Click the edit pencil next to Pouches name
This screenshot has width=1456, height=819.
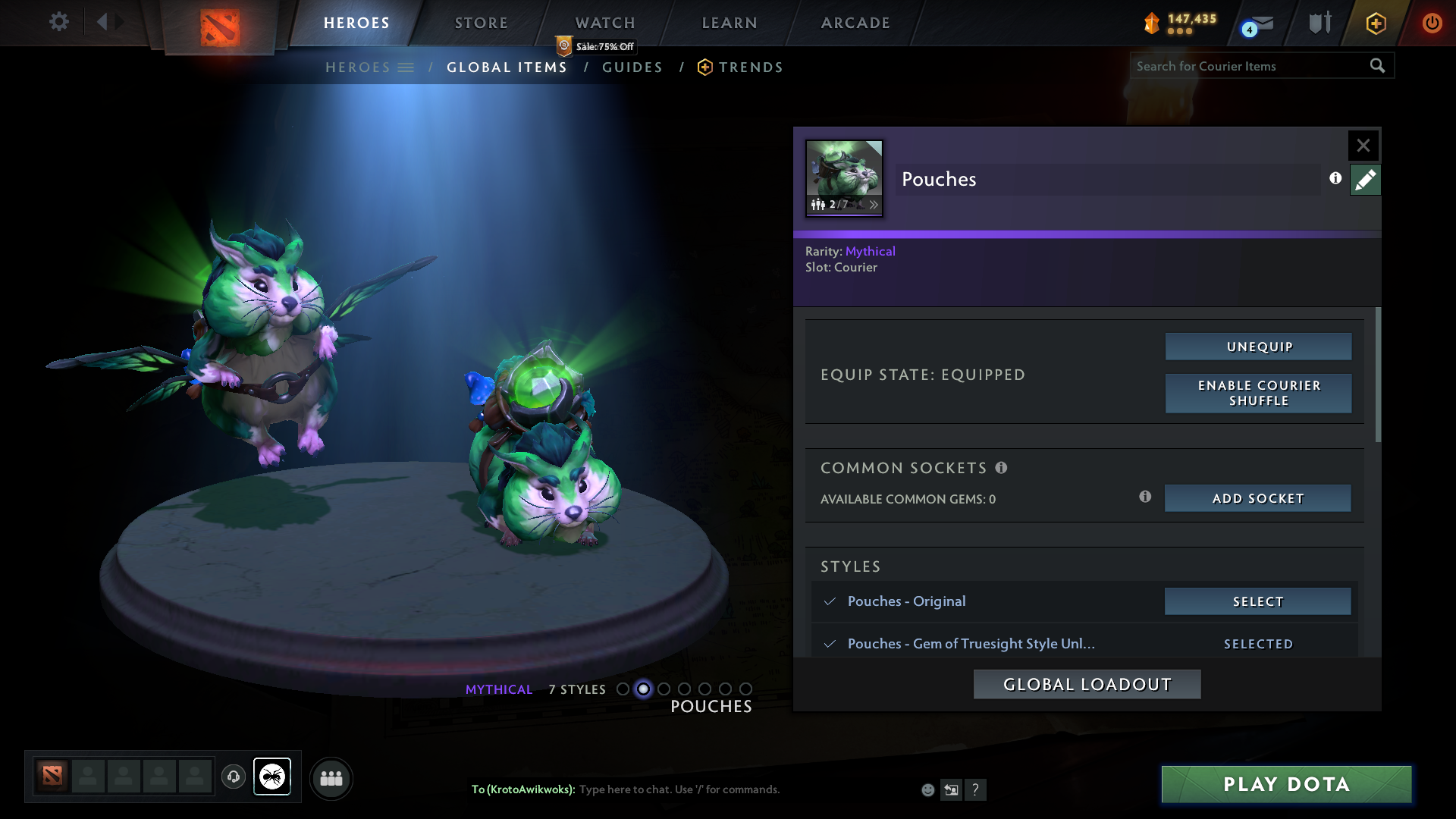click(x=1365, y=180)
